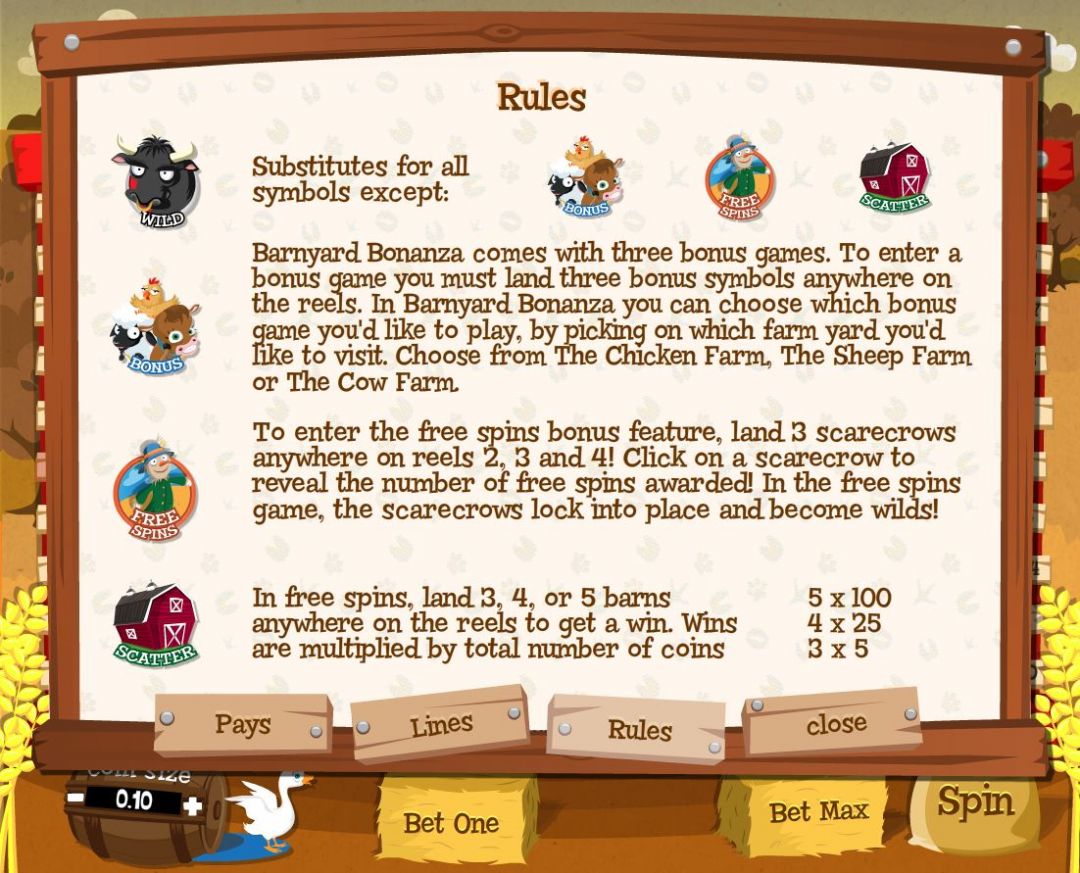Click the Bet One hay bale
This screenshot has width=1080, height=873.
[x=451, y=823]
